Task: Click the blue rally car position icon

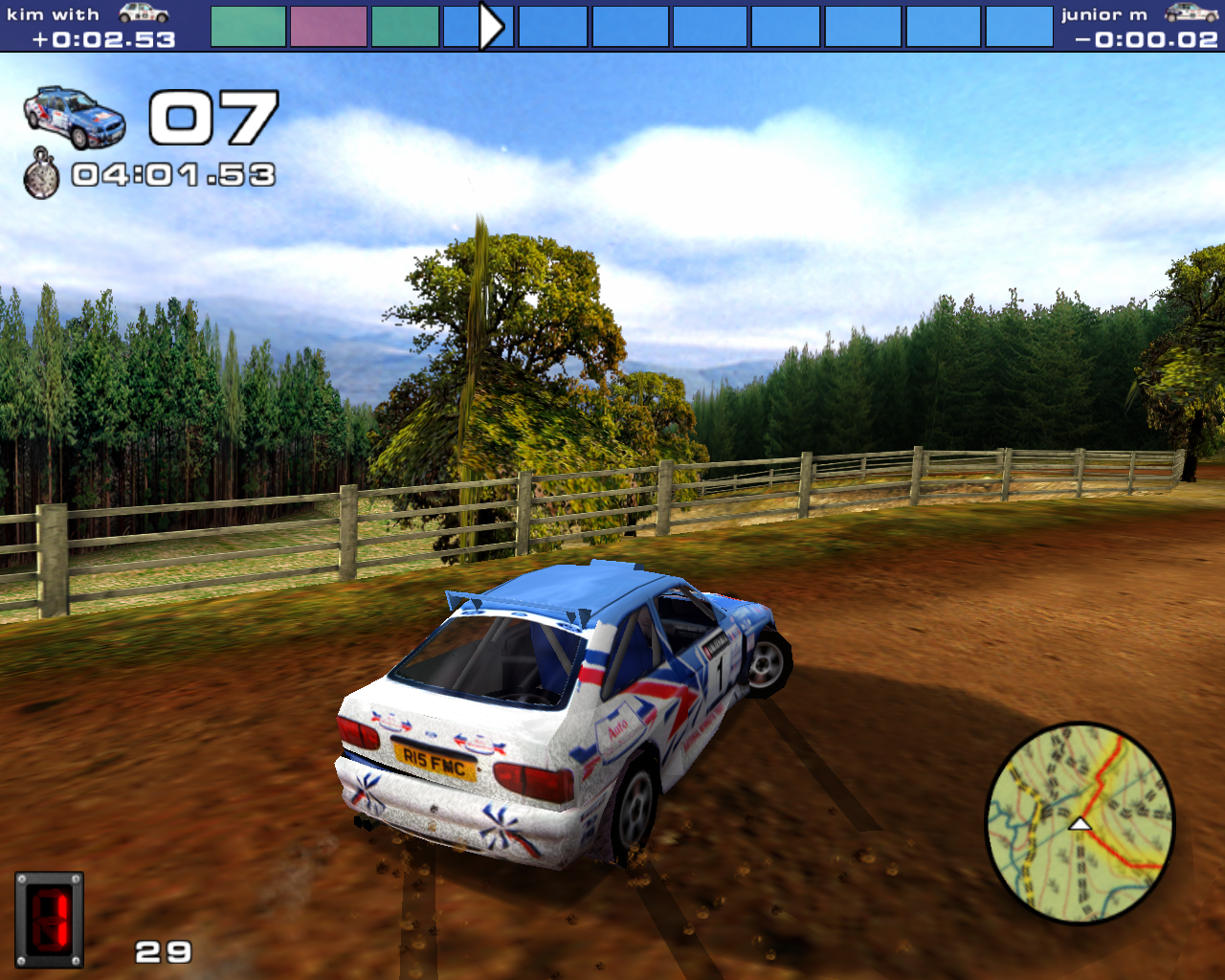Action: 75,117
